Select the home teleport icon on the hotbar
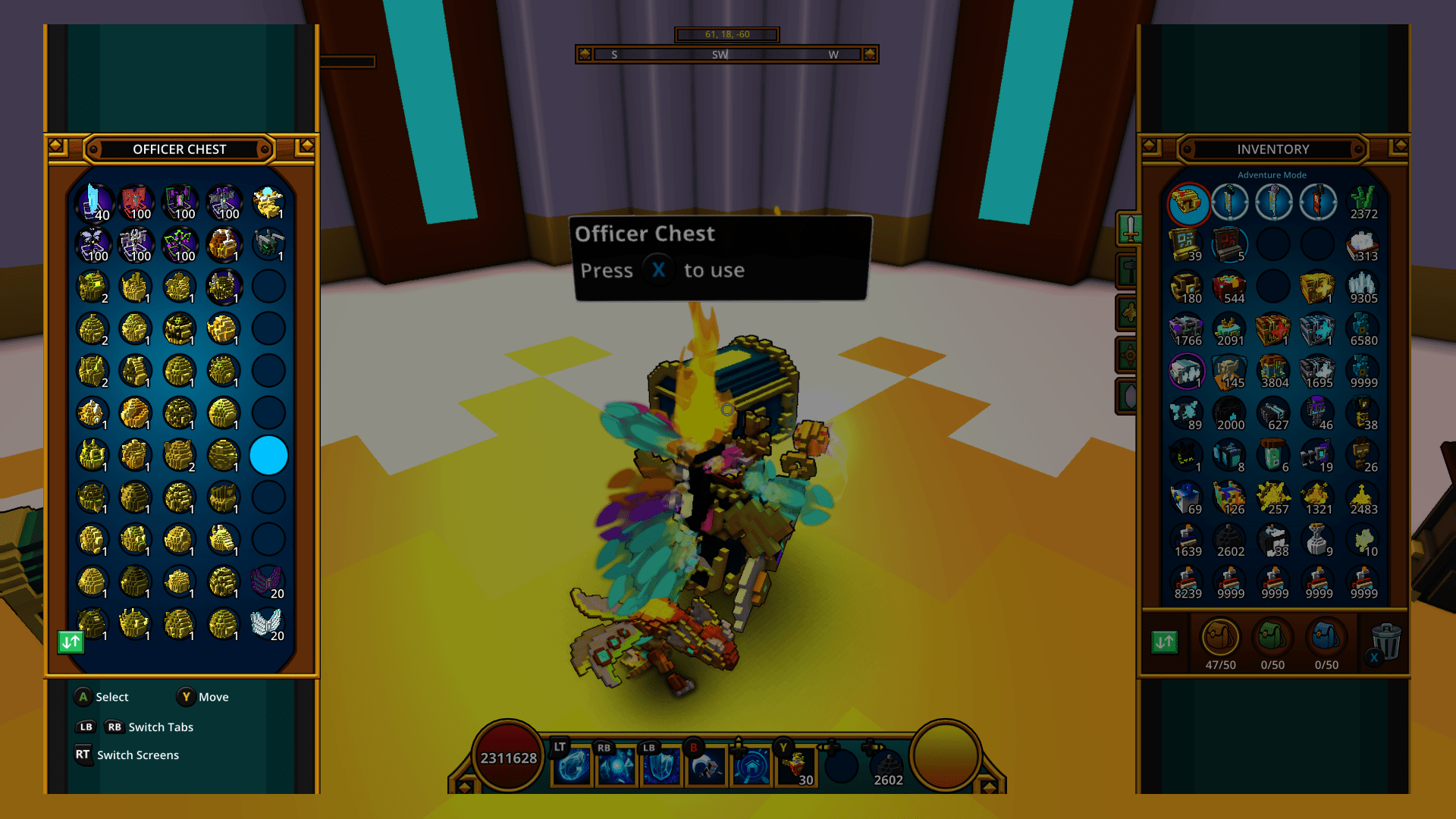Viewport: 1456px width, 819px height. click(751, 766)
